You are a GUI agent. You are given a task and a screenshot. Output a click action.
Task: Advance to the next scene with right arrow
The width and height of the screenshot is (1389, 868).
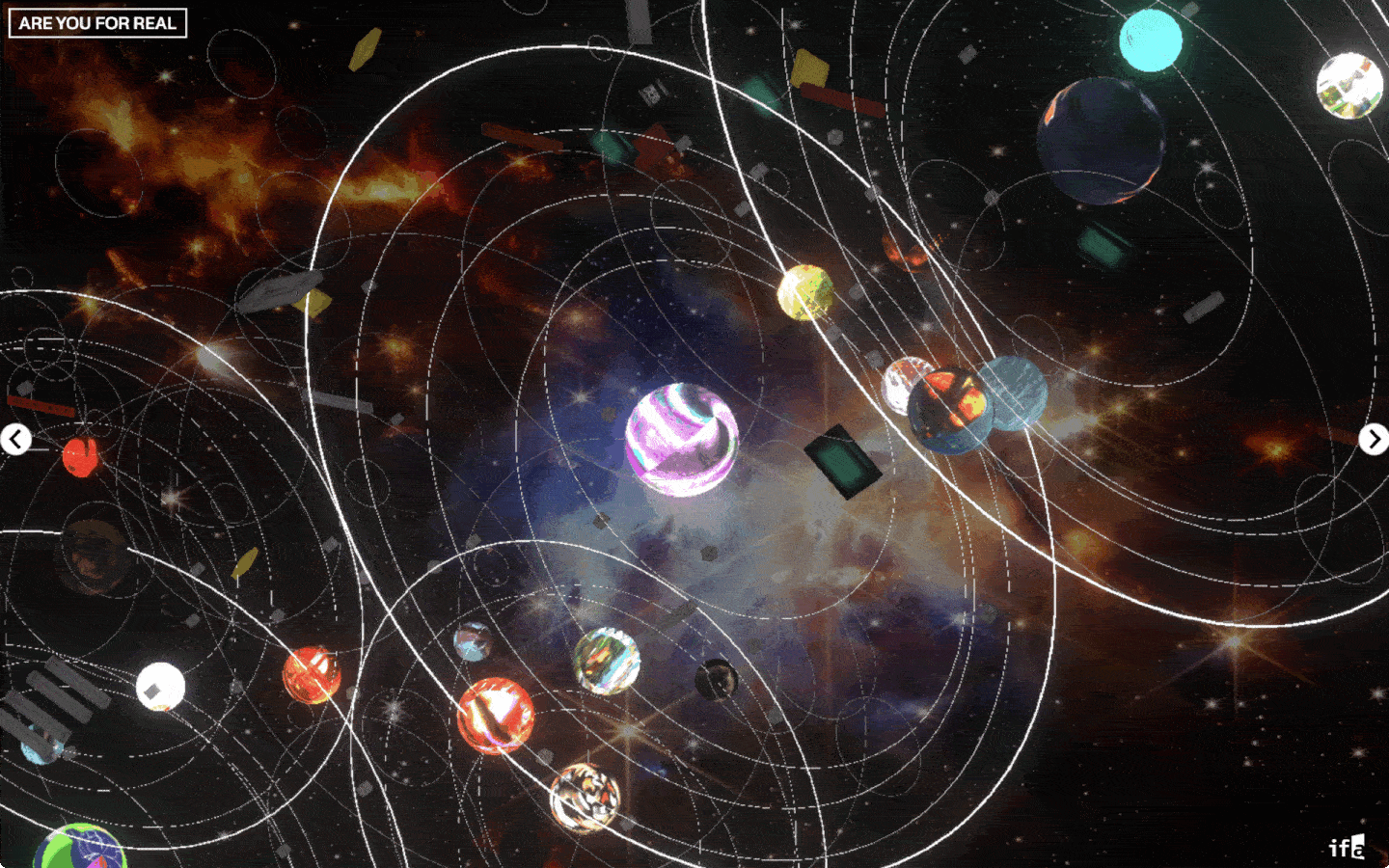pos(1374,439)
